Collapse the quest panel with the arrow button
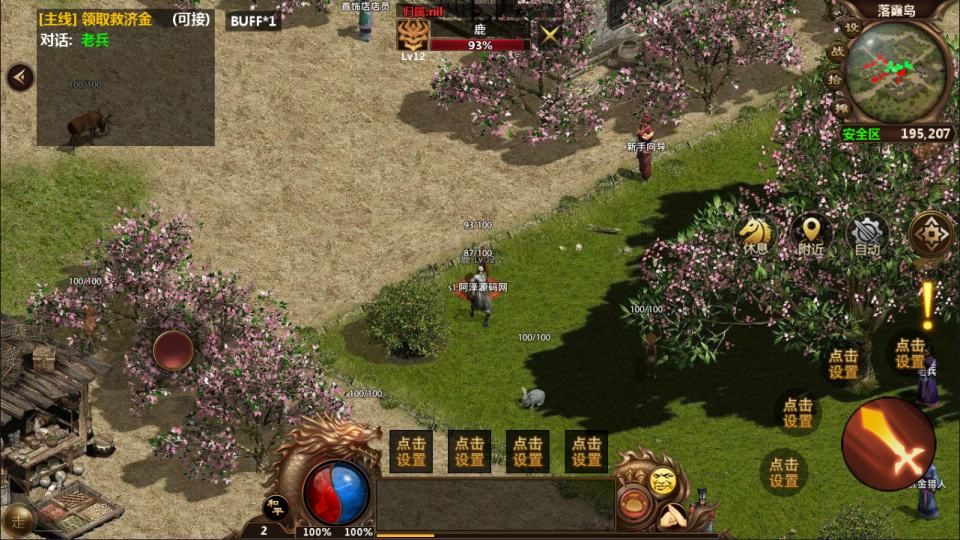 click(19, 78)
